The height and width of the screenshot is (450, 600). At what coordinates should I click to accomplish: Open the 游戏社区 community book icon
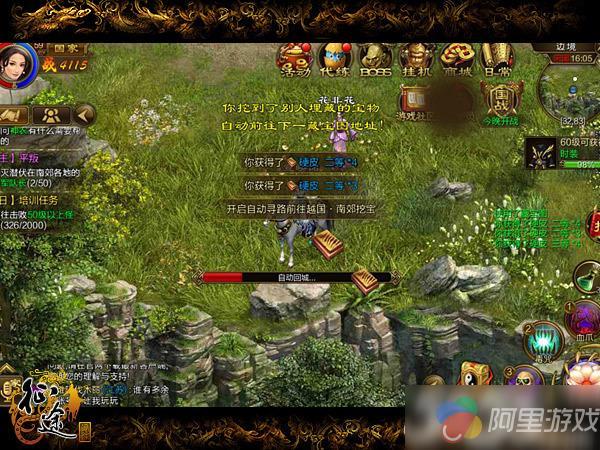415,102
